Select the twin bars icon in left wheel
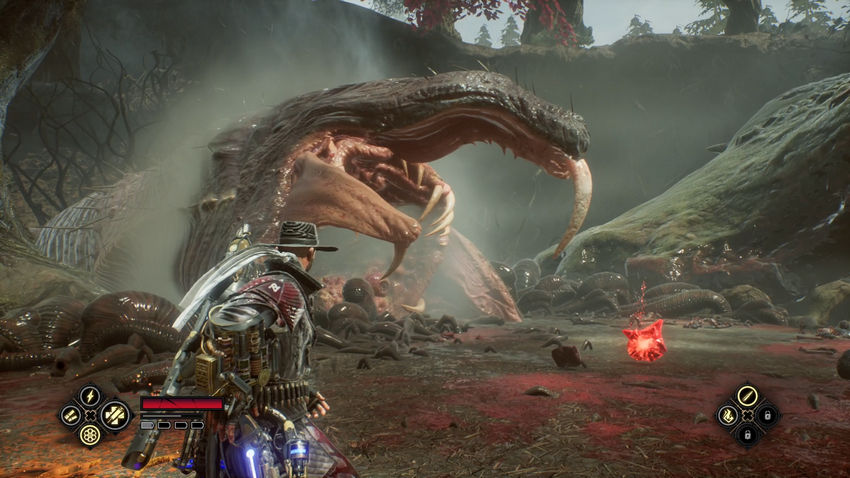This screenshot has height=478, width=850. (70, 414)
